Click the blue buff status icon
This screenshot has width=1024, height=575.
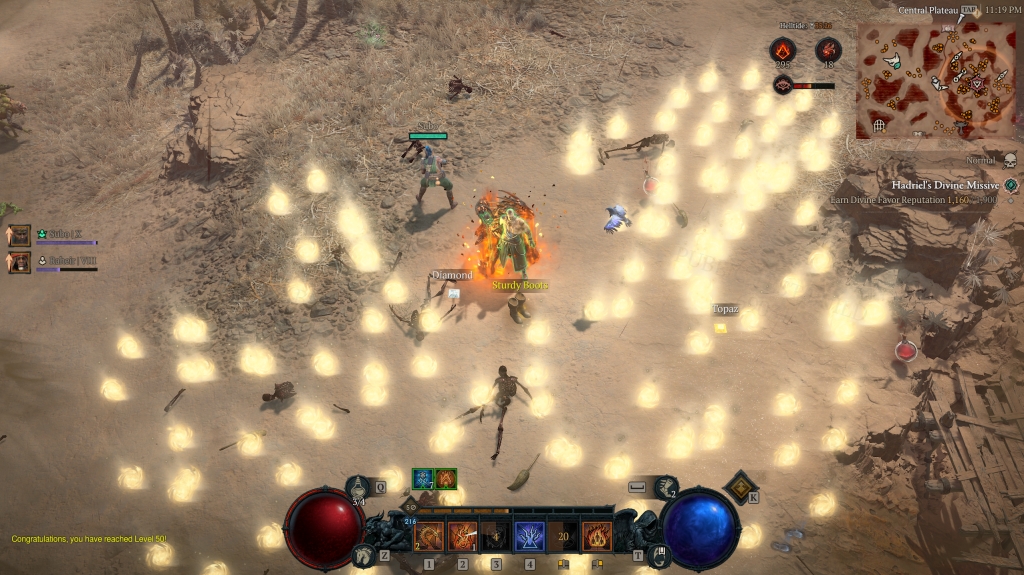click(x=423, y=479)
